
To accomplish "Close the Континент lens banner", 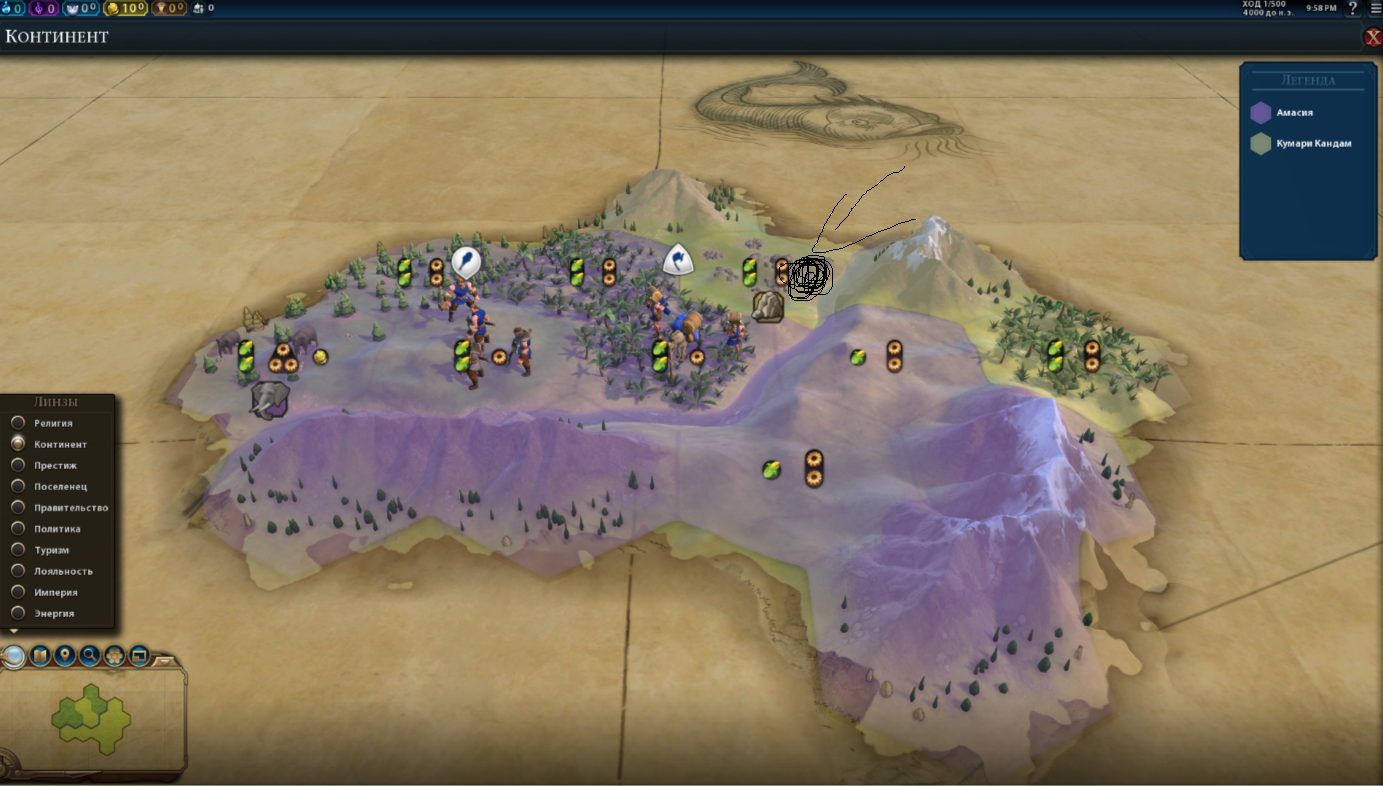I will tap(1373, 37).
